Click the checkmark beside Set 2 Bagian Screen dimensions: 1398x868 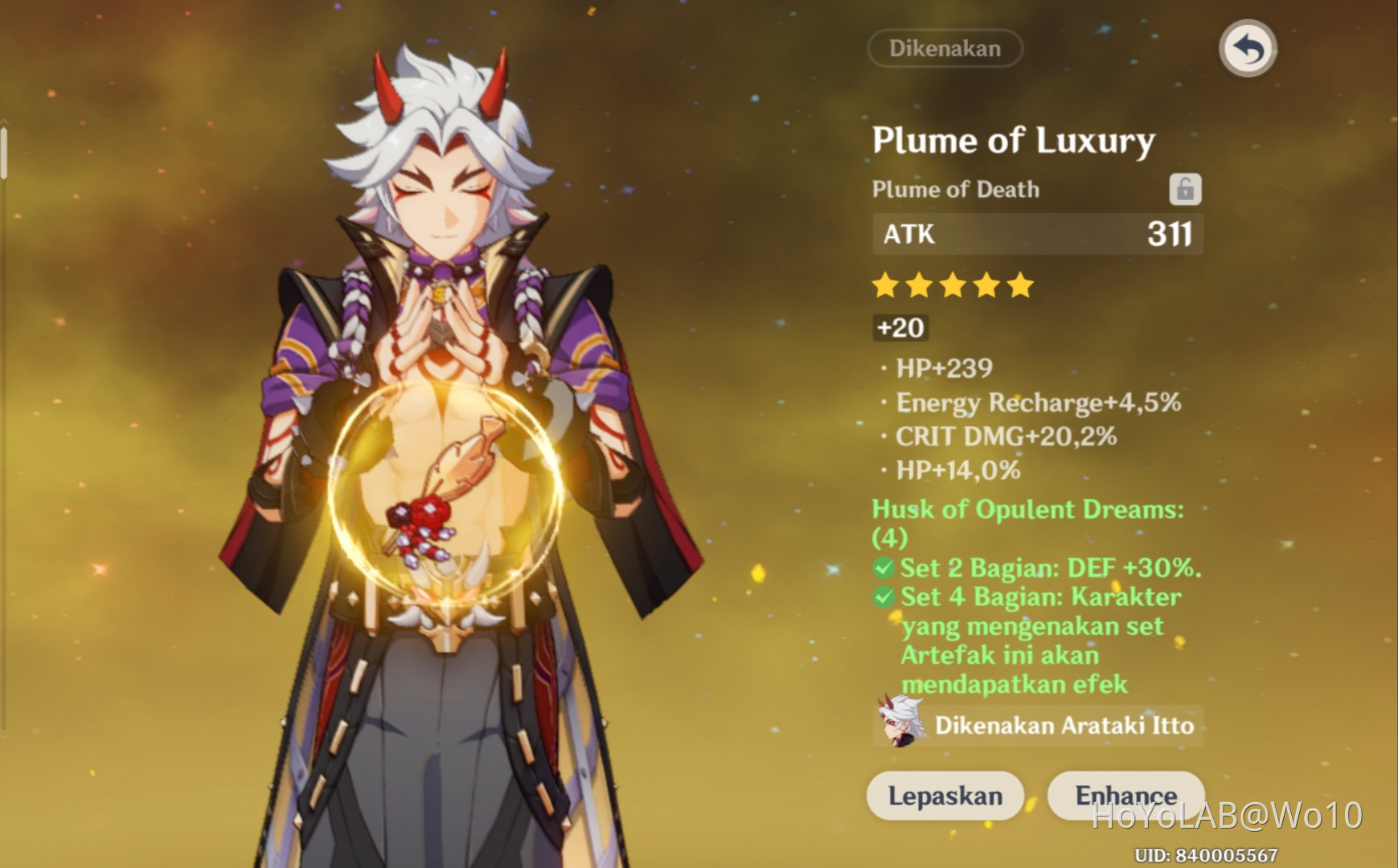884,568
